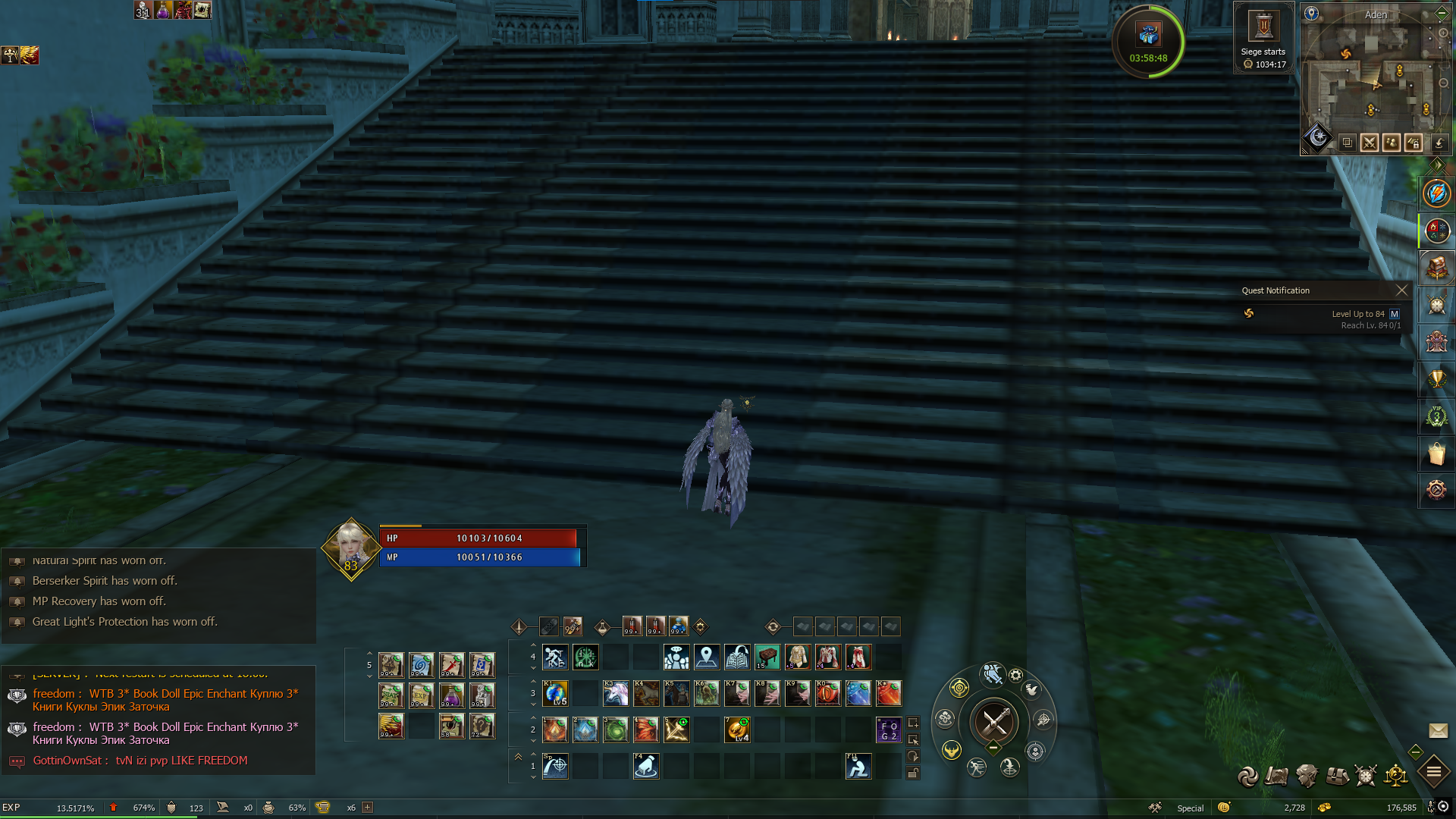
Task: Open the inventory bag menu icon
Action: click(x=1337, y=776)
